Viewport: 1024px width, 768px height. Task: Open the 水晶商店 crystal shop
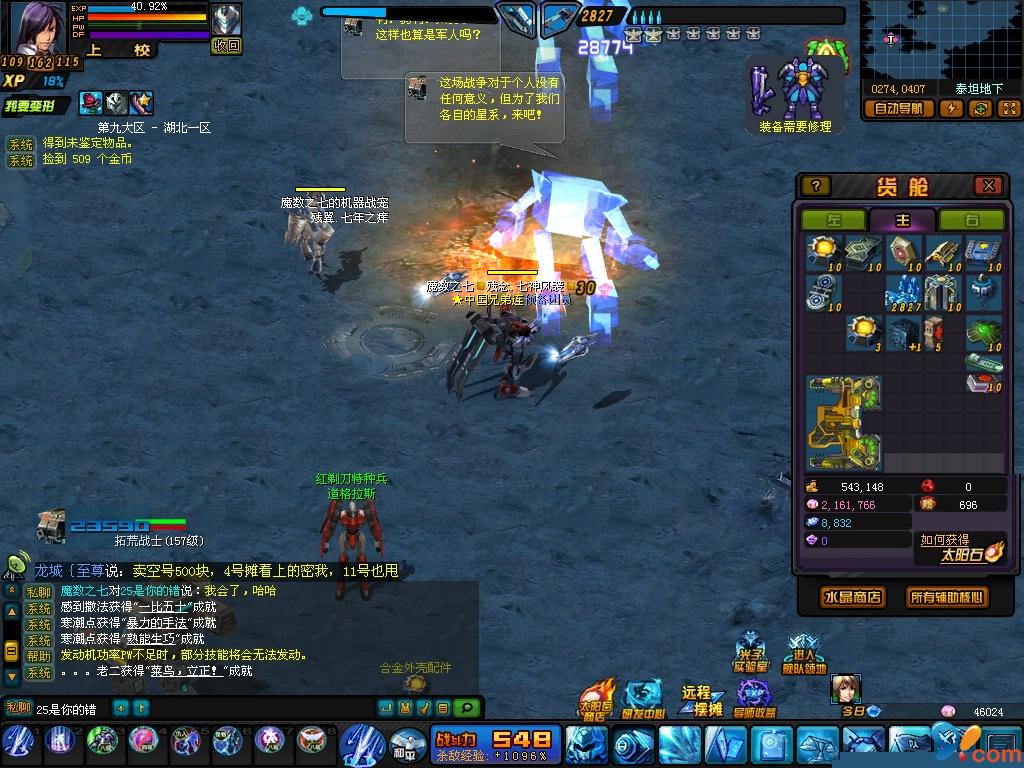click(x=853, y=597)
